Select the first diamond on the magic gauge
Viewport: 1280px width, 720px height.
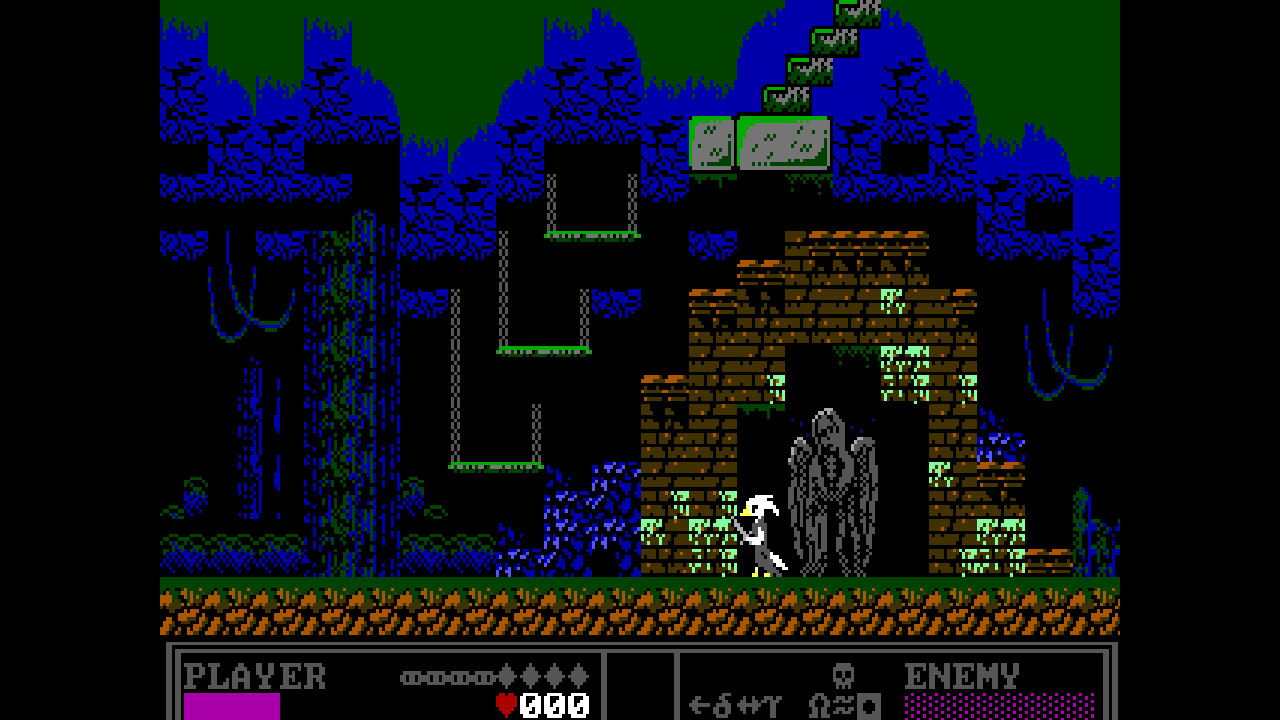(507, 677)
